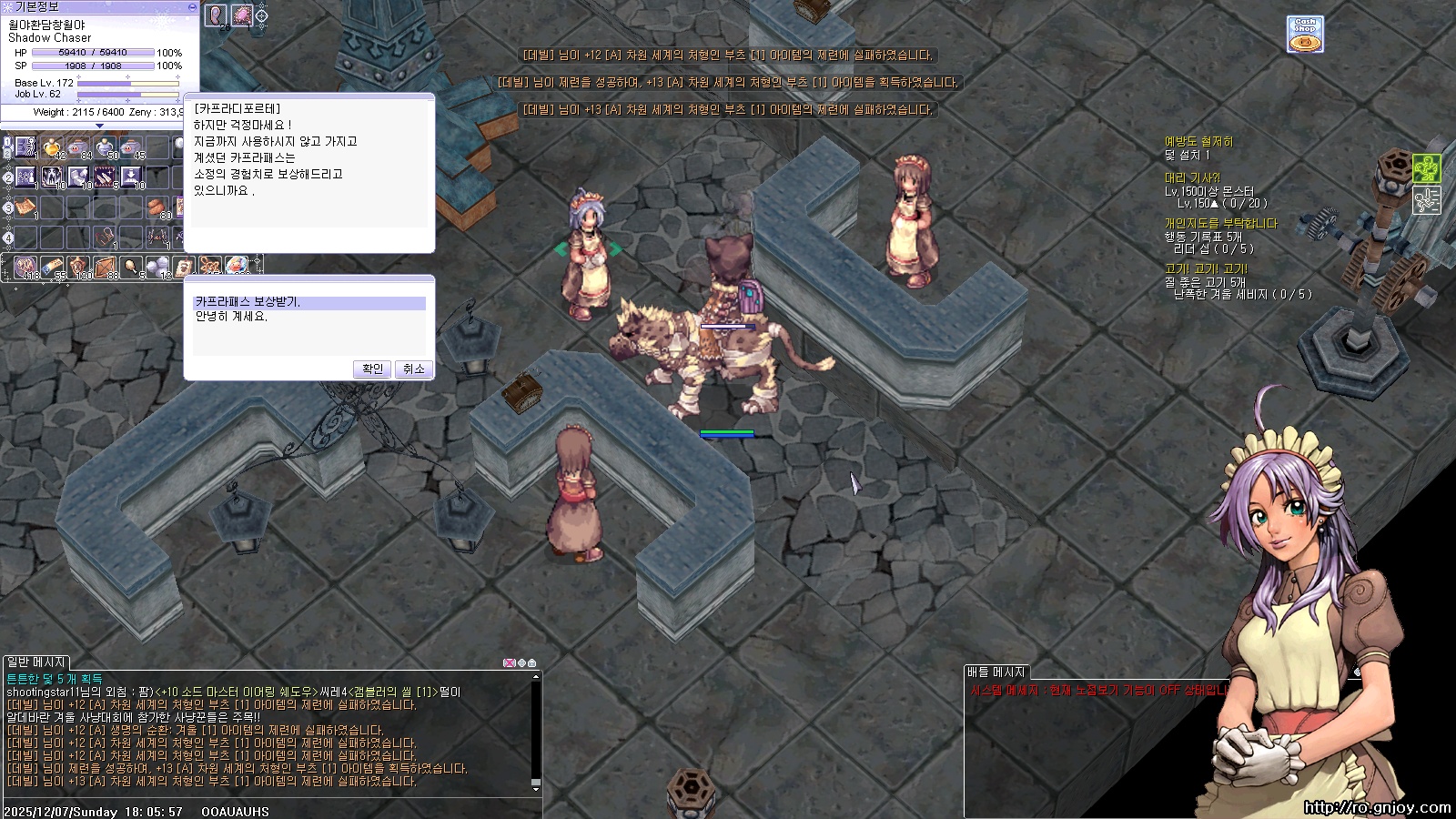This screenshot has height=819, width=1456.
Task: Click the green running-figure icon on the right edge
Action: click(x=1426, y=168)
